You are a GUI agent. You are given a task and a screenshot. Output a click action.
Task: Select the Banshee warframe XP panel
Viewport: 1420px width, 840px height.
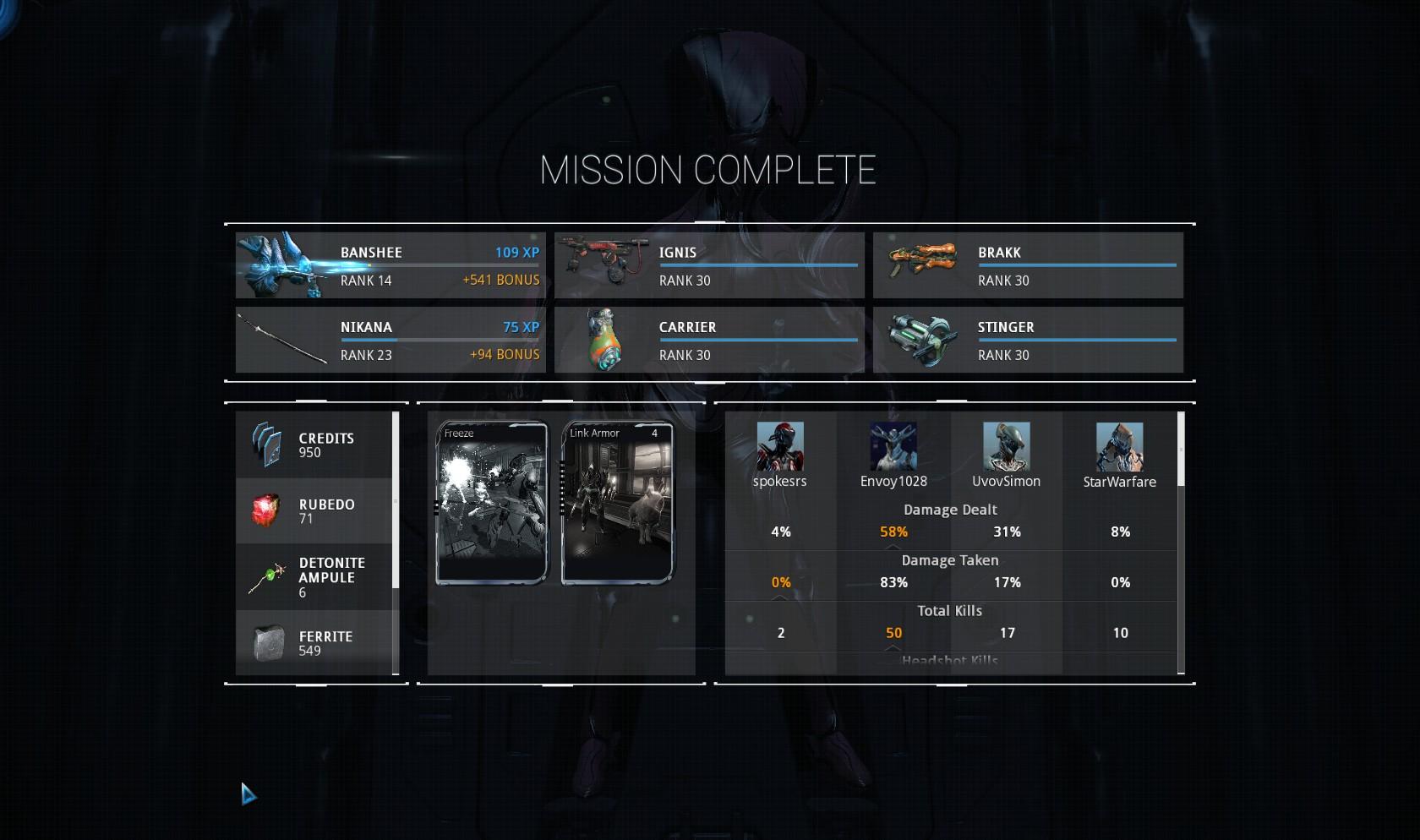pos(390,265)
